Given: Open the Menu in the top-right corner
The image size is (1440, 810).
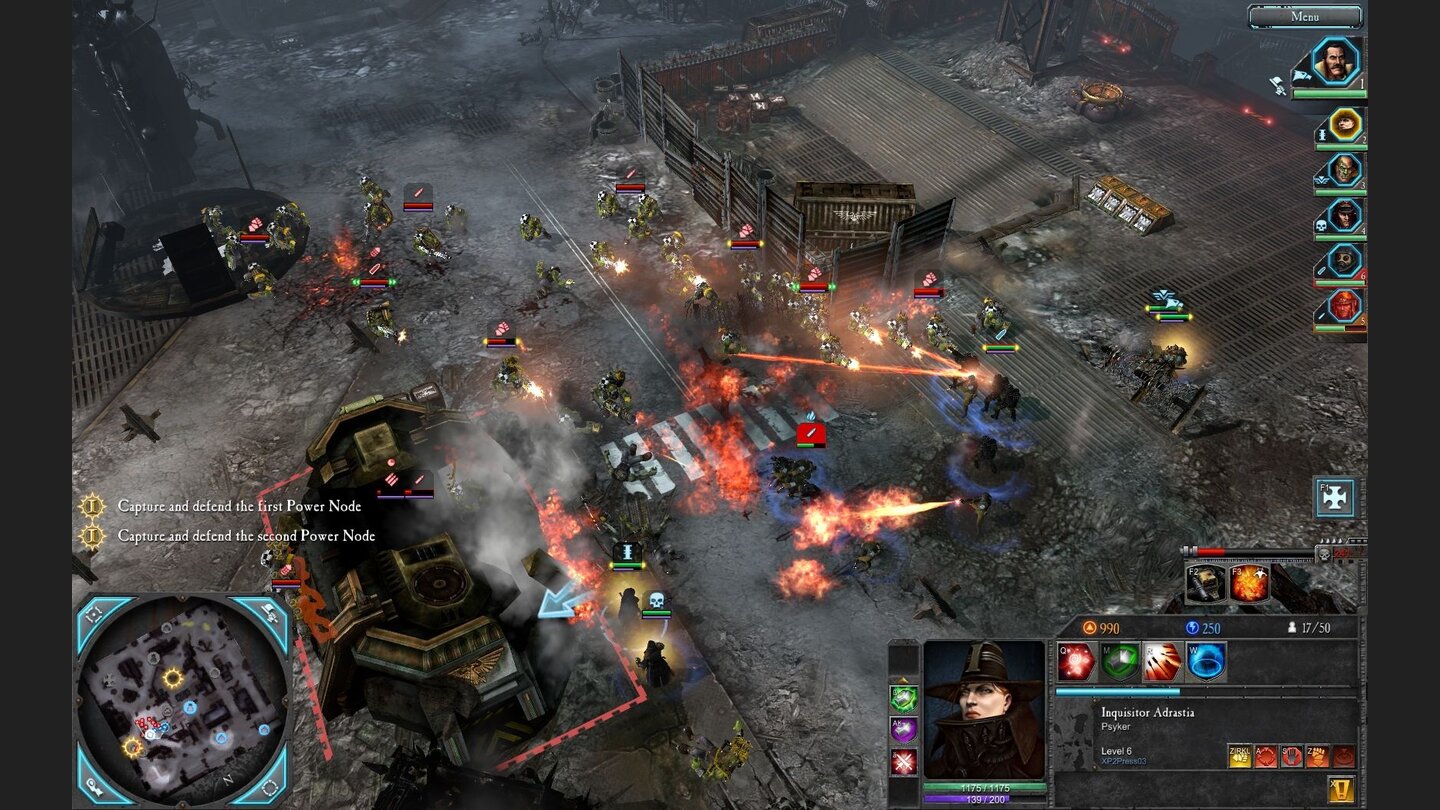Looking at the screenshot, I should [x=1305, y=16].
